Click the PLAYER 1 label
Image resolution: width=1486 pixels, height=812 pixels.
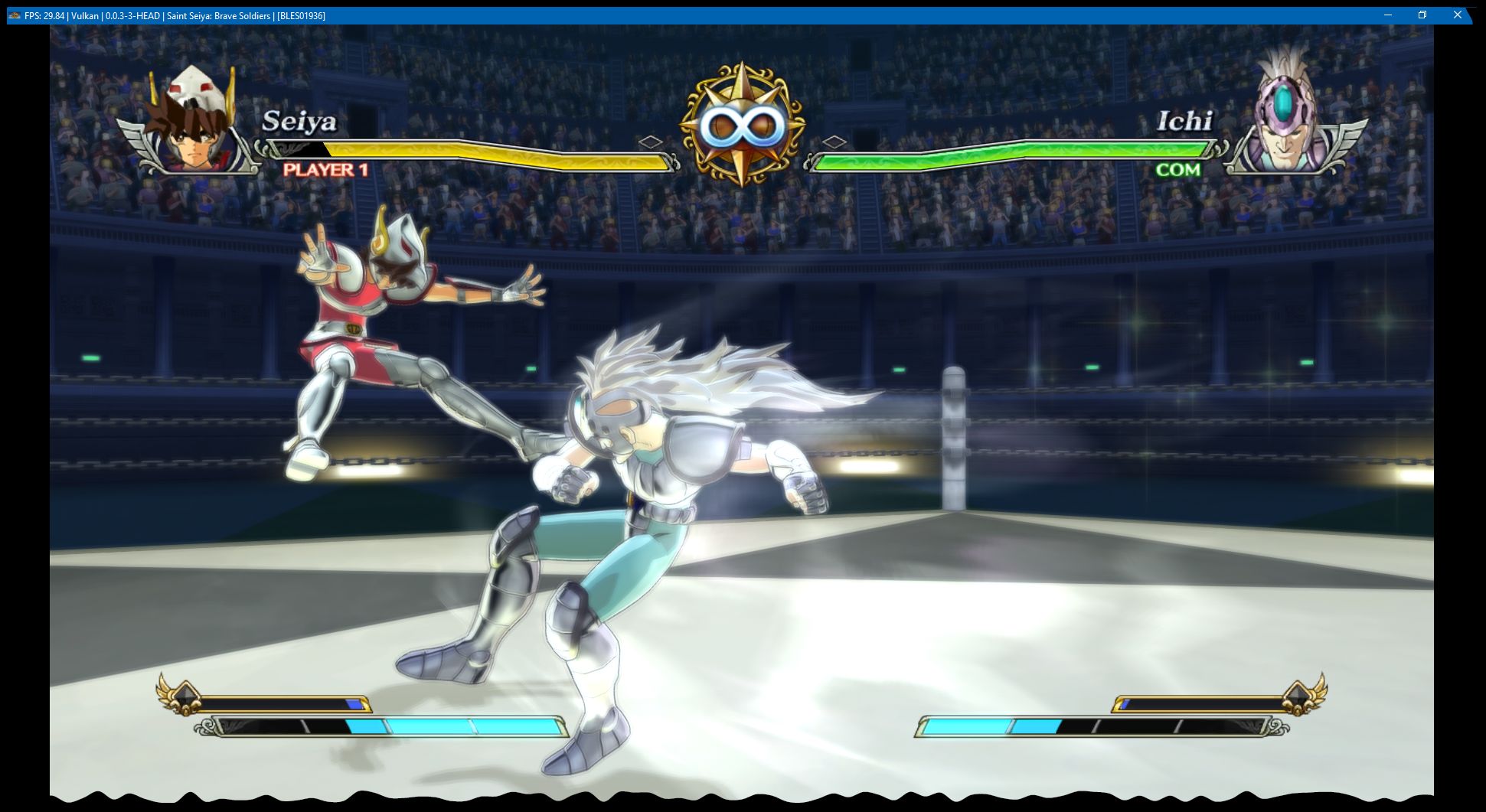[326, 170]
